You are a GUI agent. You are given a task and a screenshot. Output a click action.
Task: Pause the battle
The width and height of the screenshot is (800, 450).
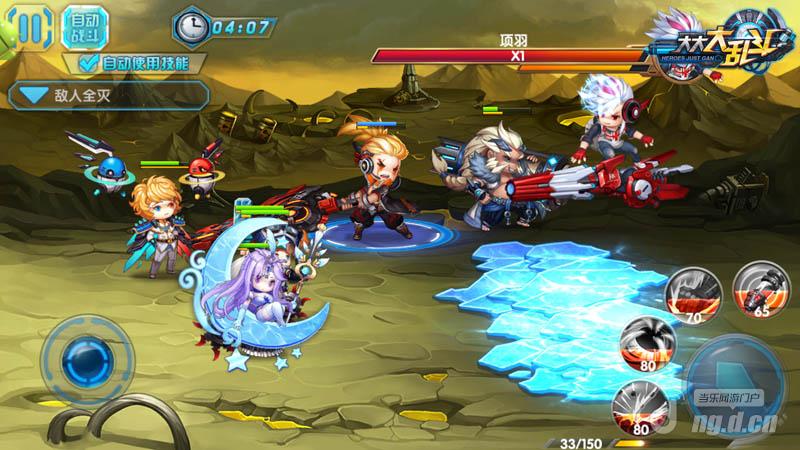[x=29, y=25]
